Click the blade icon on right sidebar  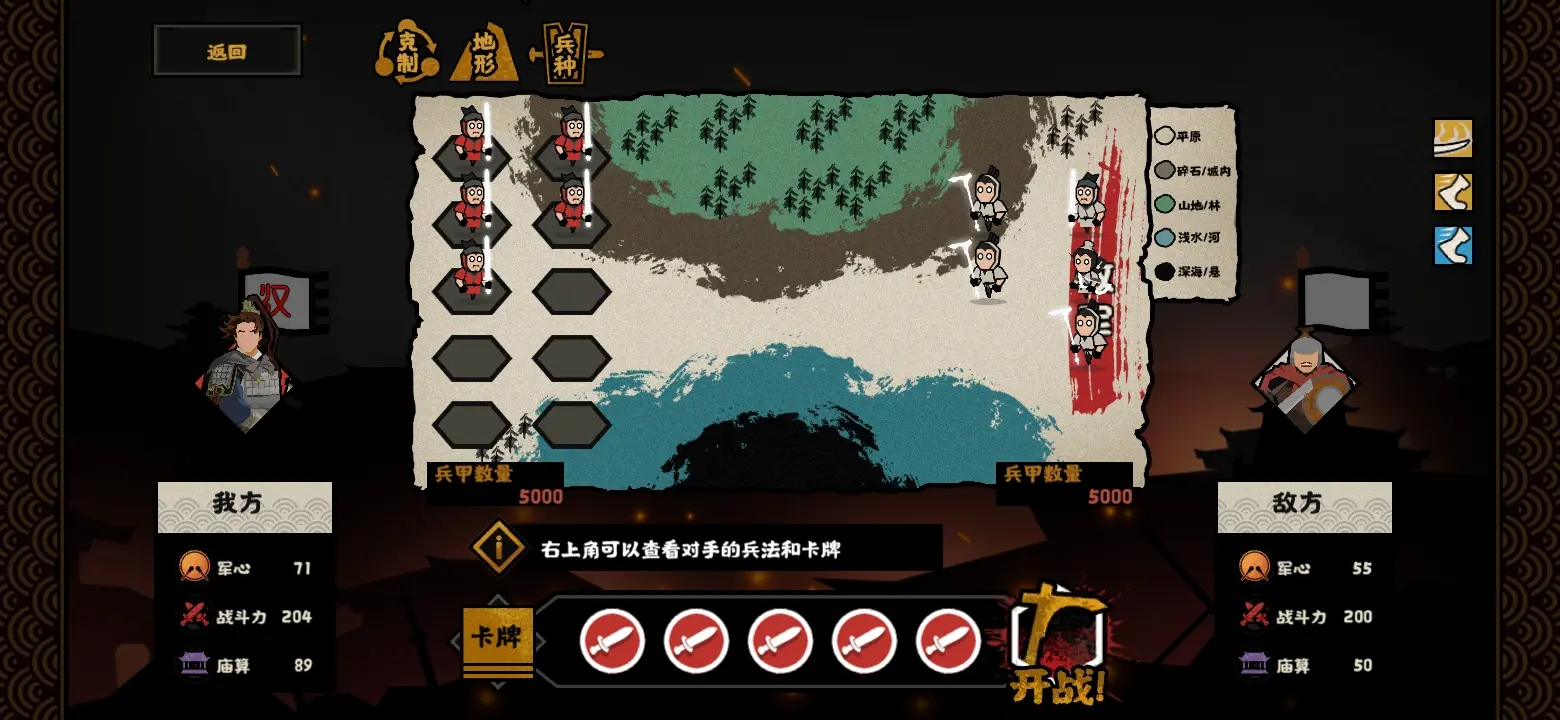[1452, 139]
